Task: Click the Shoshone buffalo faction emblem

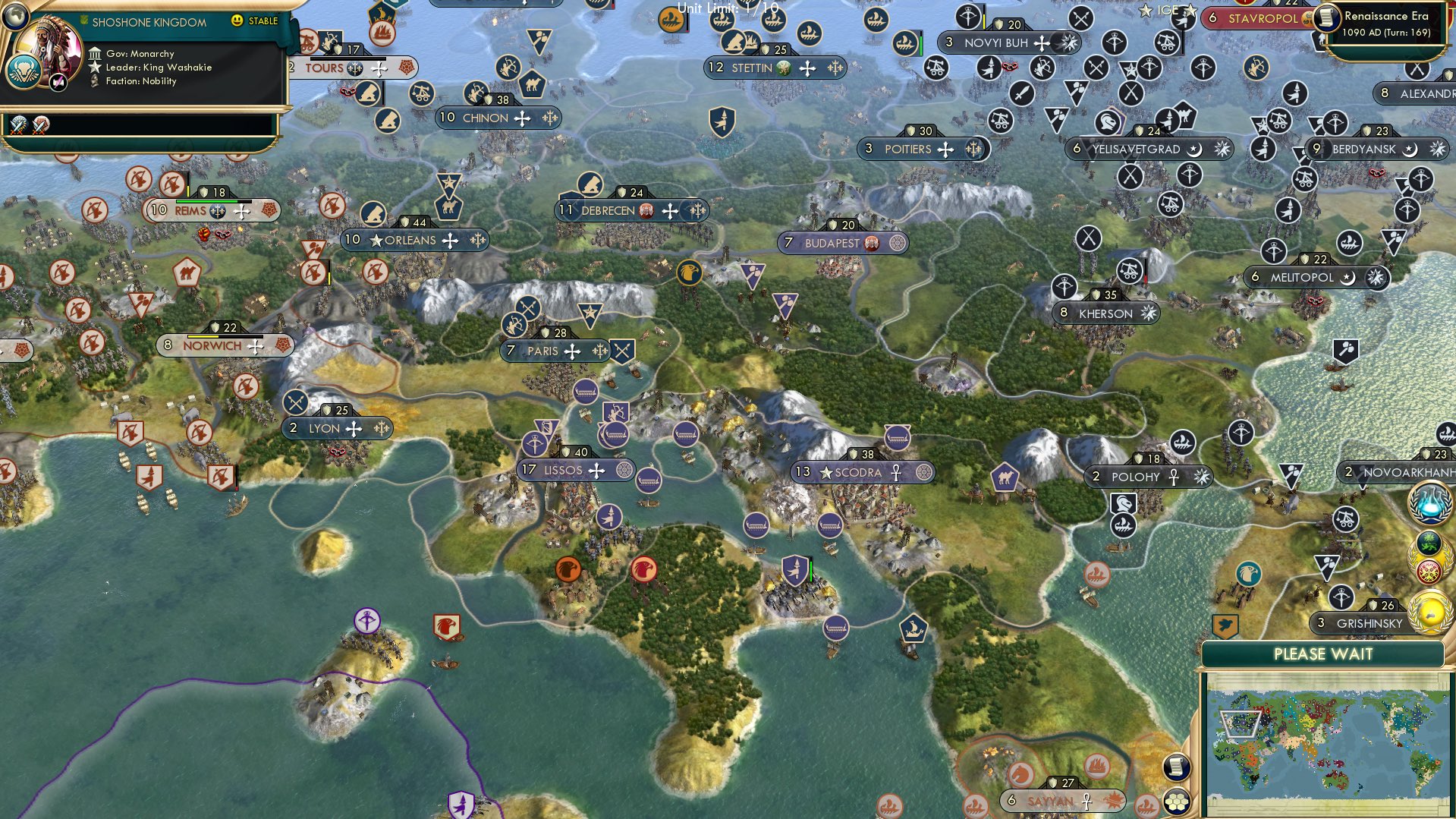Action: 24,73
